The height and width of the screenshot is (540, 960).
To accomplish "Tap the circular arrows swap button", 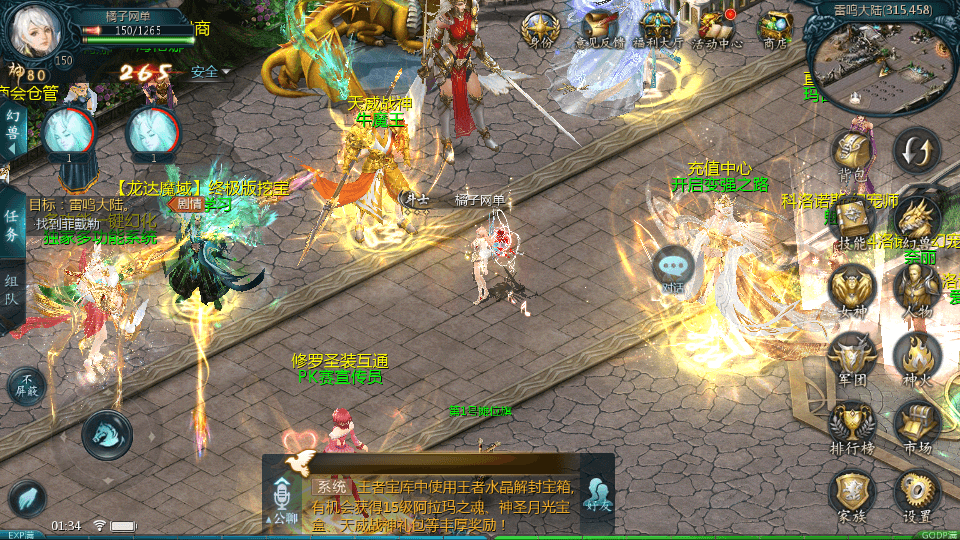I will click(916, 151).
